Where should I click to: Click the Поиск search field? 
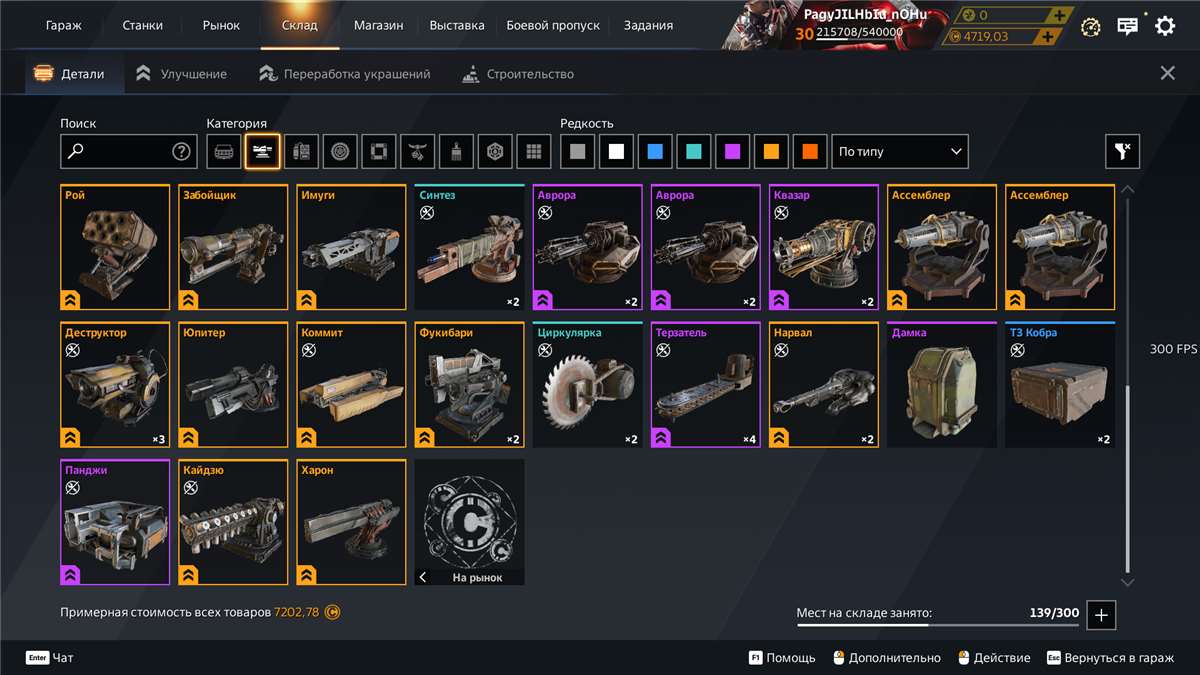click(x=120, y=152)
